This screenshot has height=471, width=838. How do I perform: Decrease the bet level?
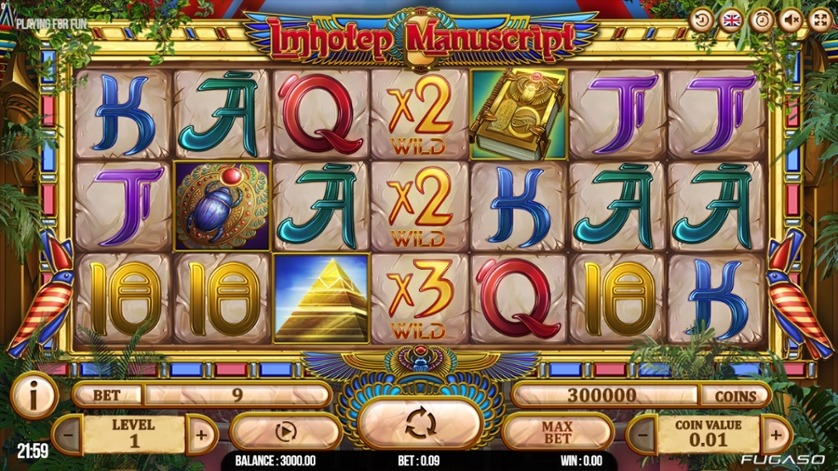pyautogui.click(x=67, y=435)
